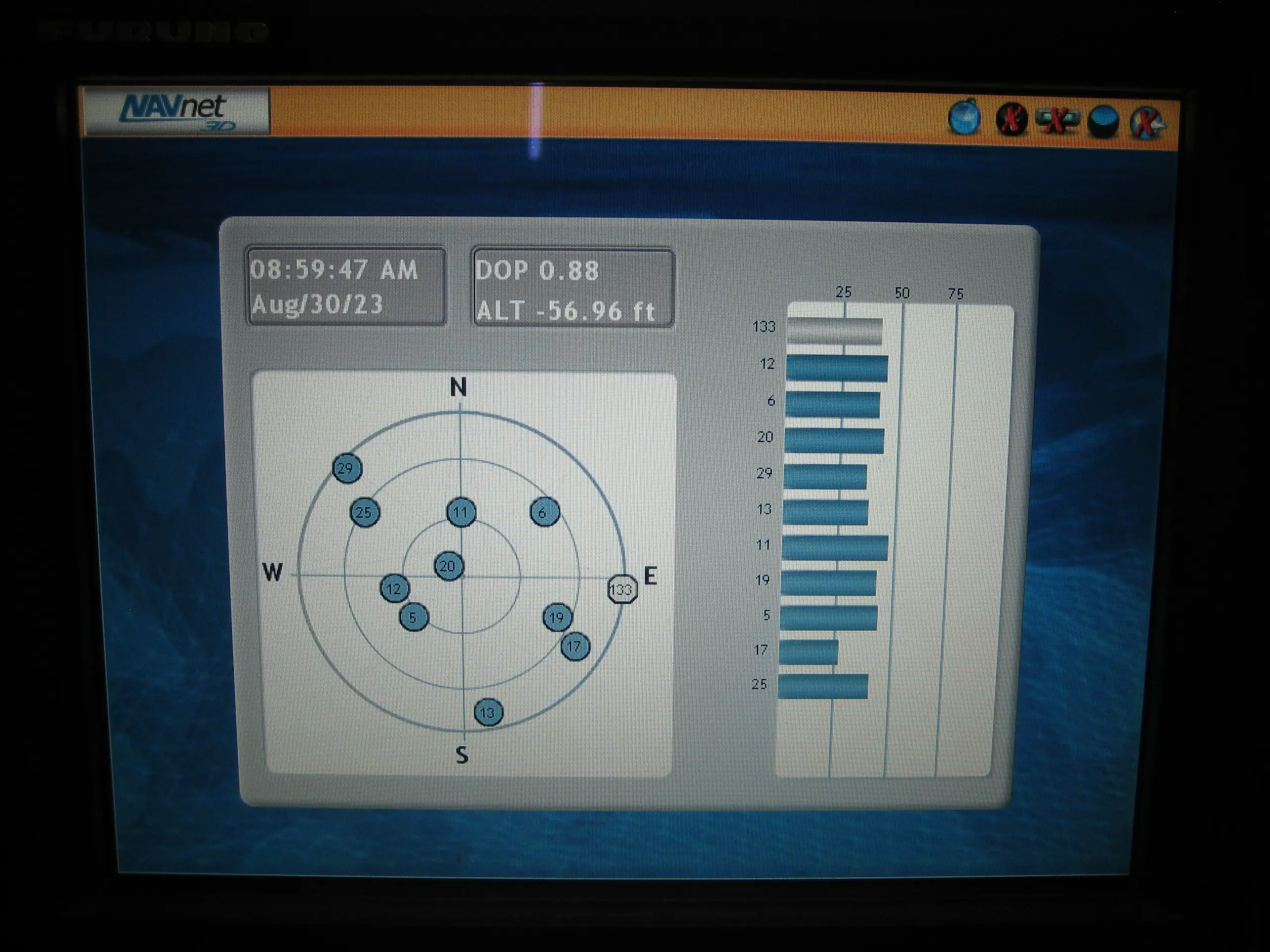Screen dimensions: 1270x952
Task: Select the dark sphere sensor status icon
Action: click(x=1105, y=120)
